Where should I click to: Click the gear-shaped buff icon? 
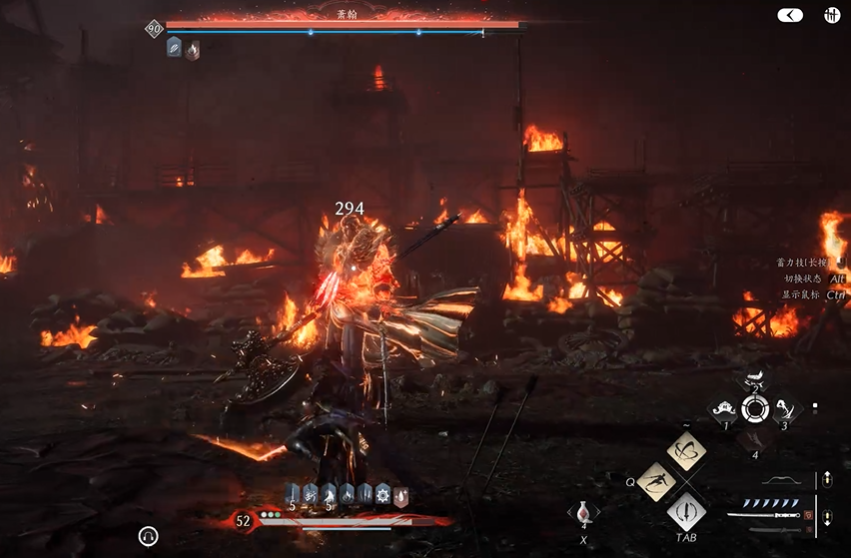[381, 493]
